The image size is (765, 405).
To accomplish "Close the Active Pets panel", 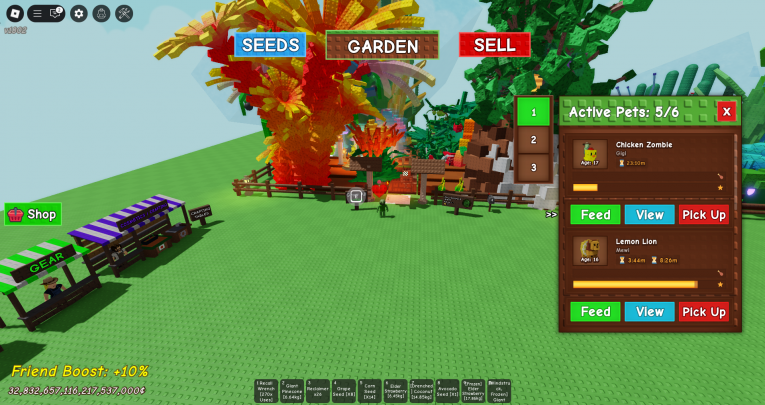I will pyautogui.click(x=727, y=112).
